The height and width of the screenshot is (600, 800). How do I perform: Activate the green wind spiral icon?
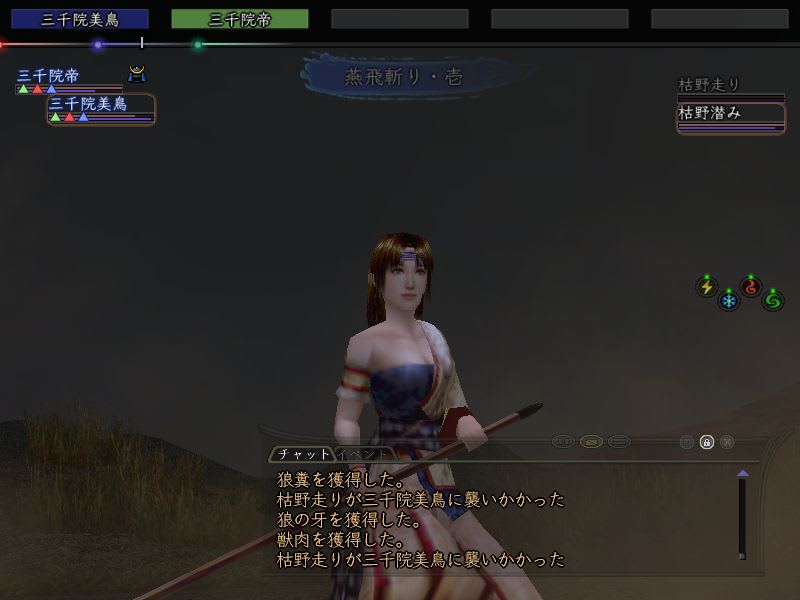pos(772,299)
